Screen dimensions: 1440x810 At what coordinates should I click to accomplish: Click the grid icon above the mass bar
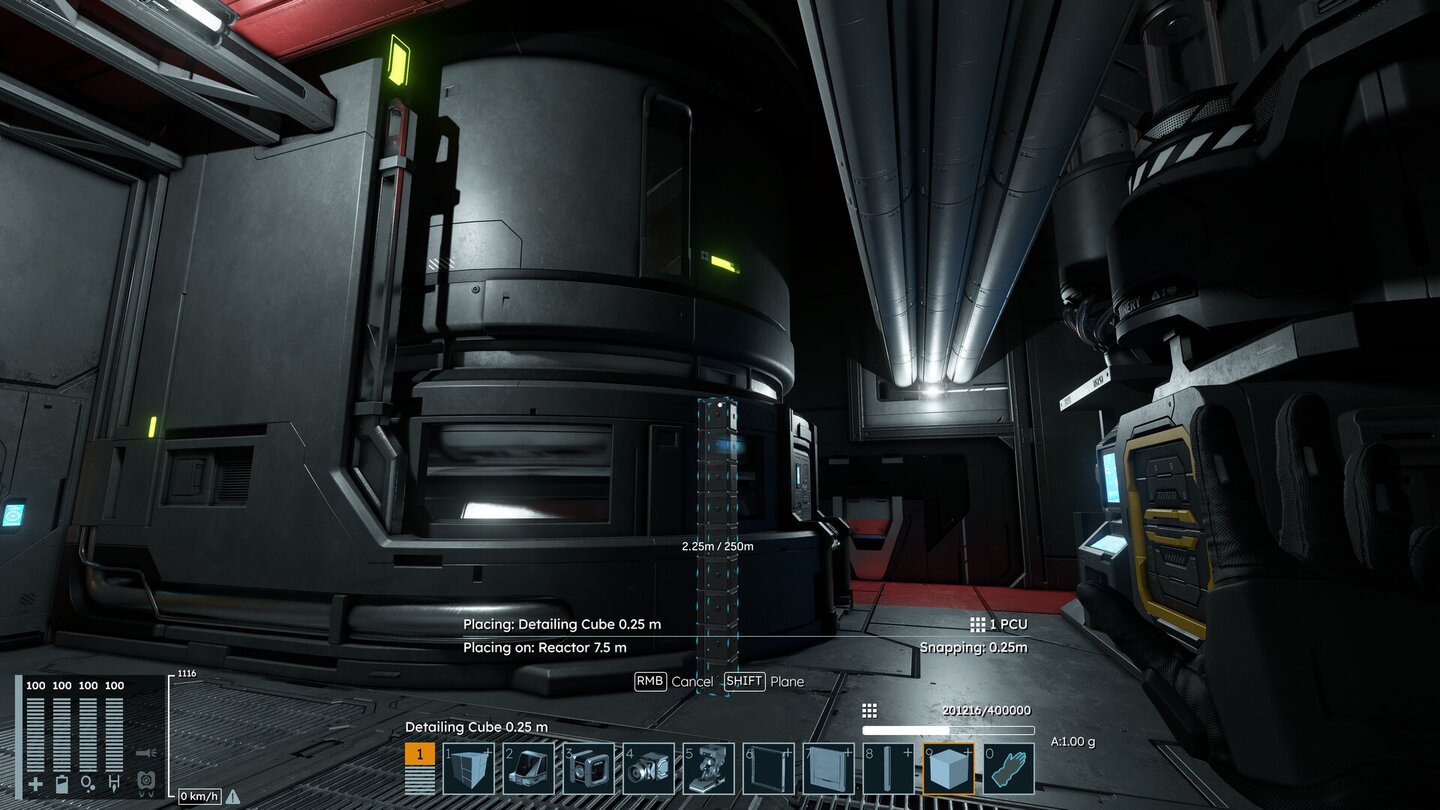pos(869,710)
